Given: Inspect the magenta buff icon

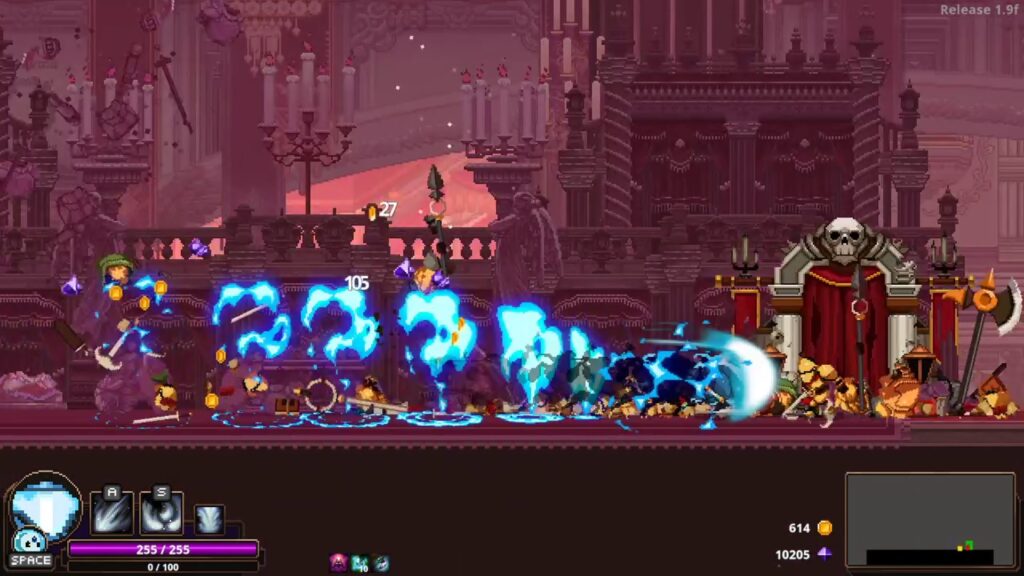Looking at the screenshot, I should [x=338, y=563].
